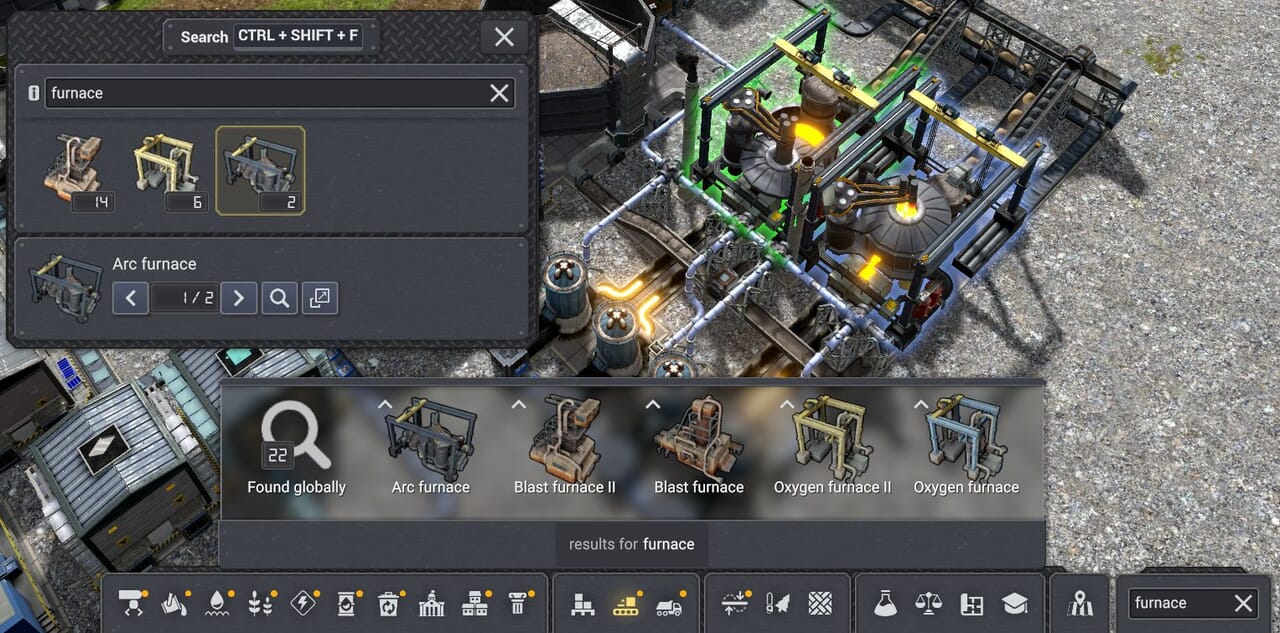Select the blast furnace result with count 14
Screen dimensions: 1280x633
[x=76, y=170]
